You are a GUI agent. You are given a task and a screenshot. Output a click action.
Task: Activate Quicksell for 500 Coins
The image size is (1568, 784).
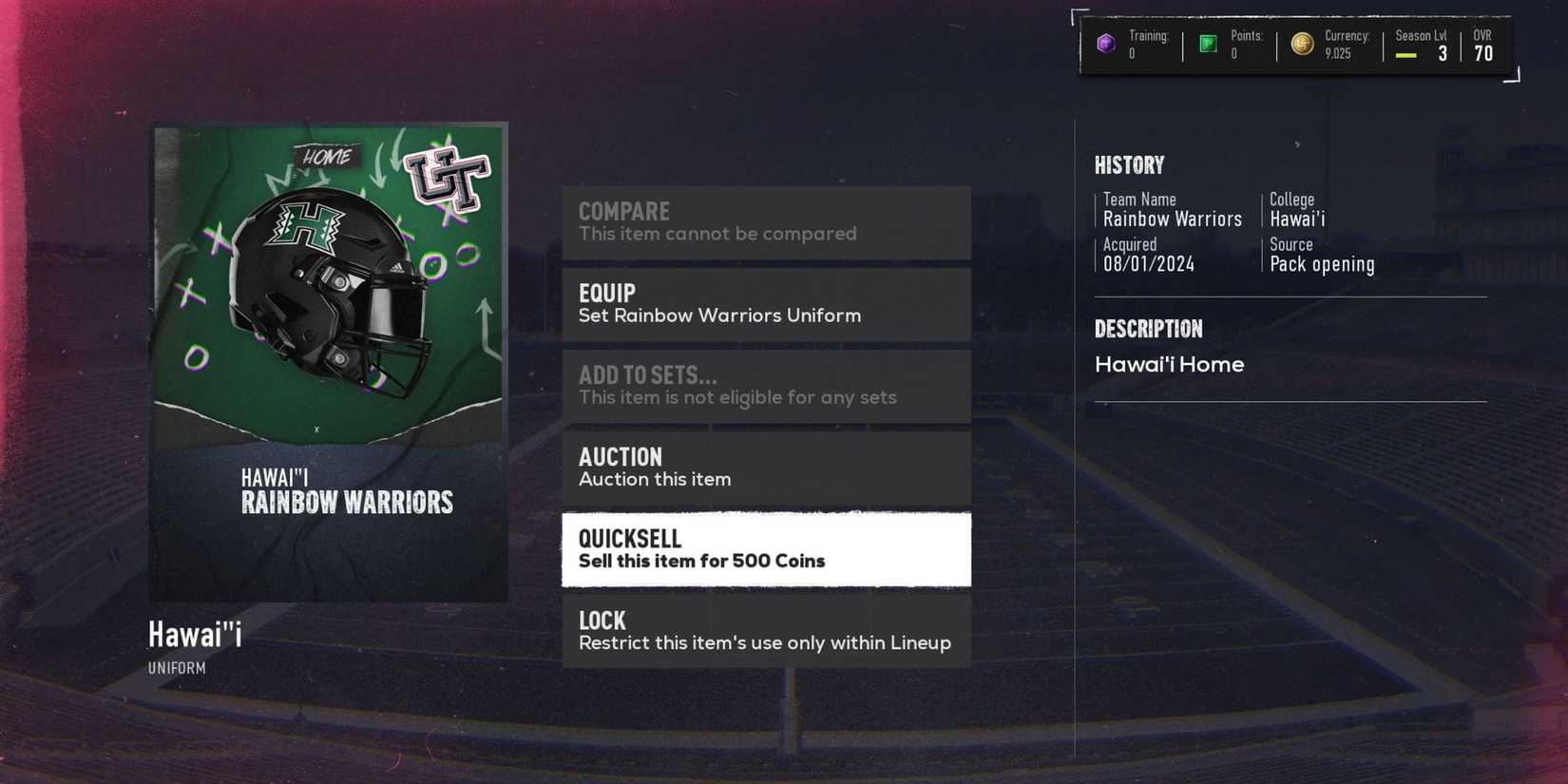point(766,549)
